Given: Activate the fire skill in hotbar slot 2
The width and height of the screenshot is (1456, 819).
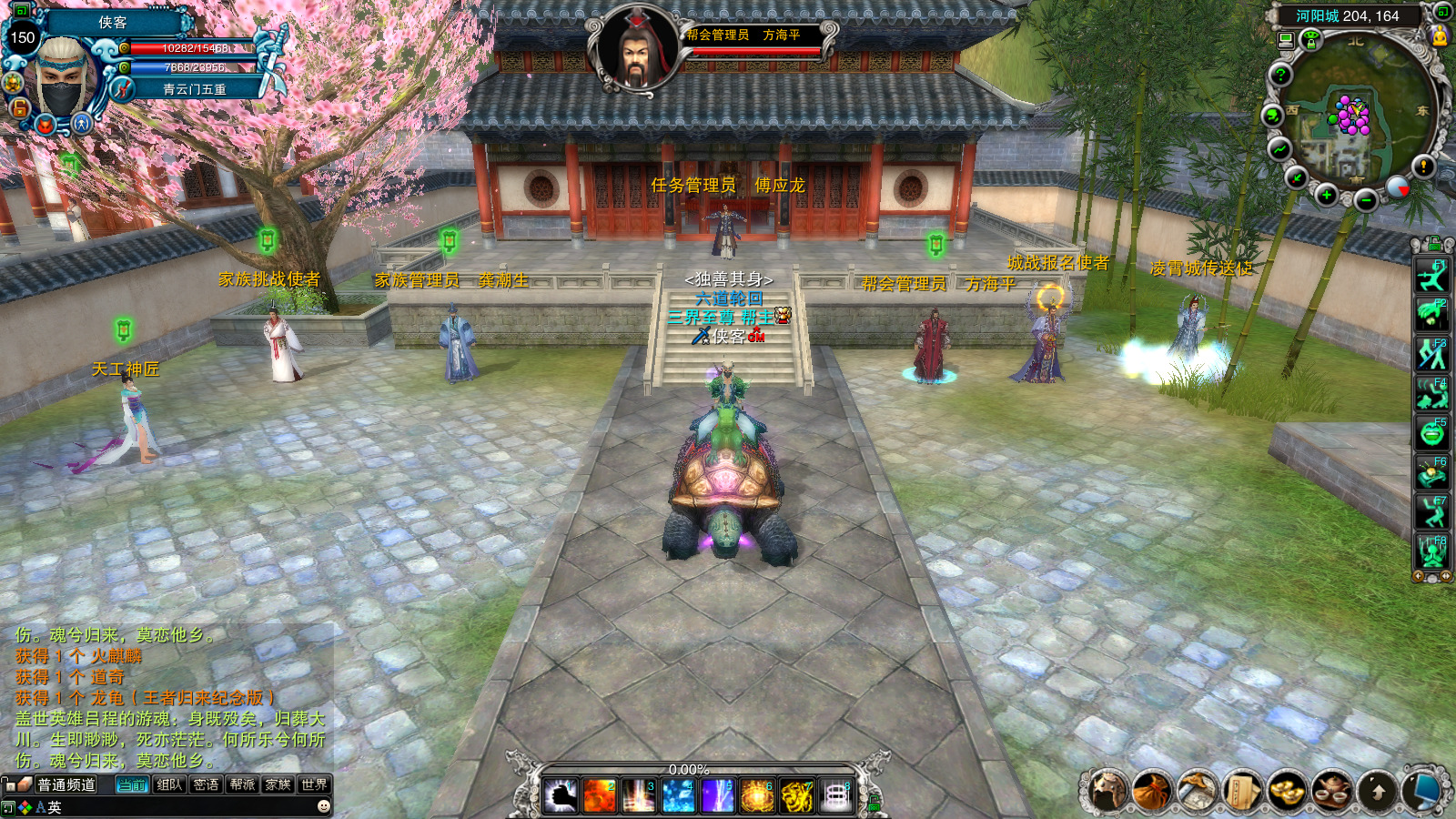Looking at the screenshot, I should tap(599, 796).
